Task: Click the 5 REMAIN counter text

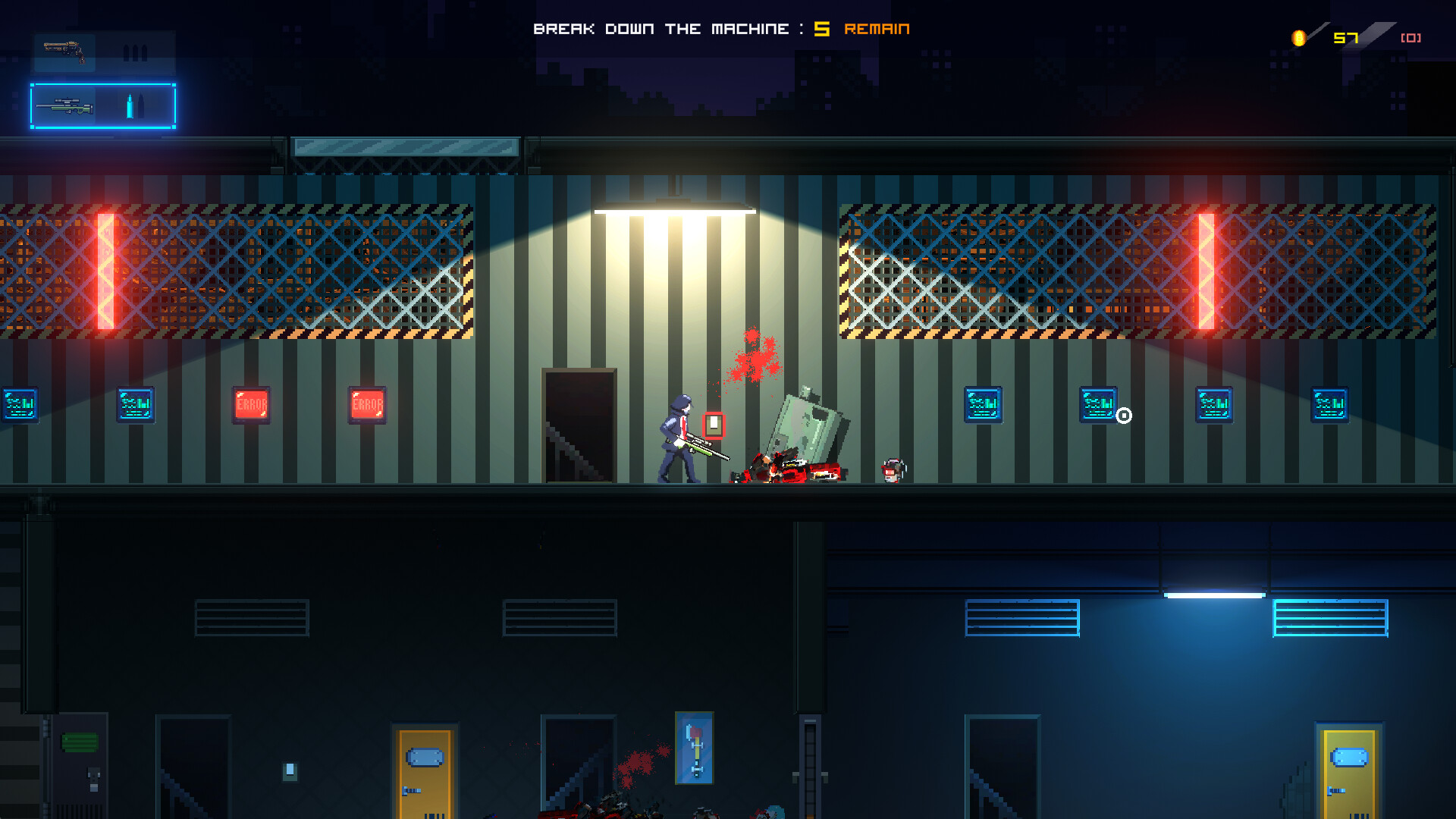Action: pos(861,29)
